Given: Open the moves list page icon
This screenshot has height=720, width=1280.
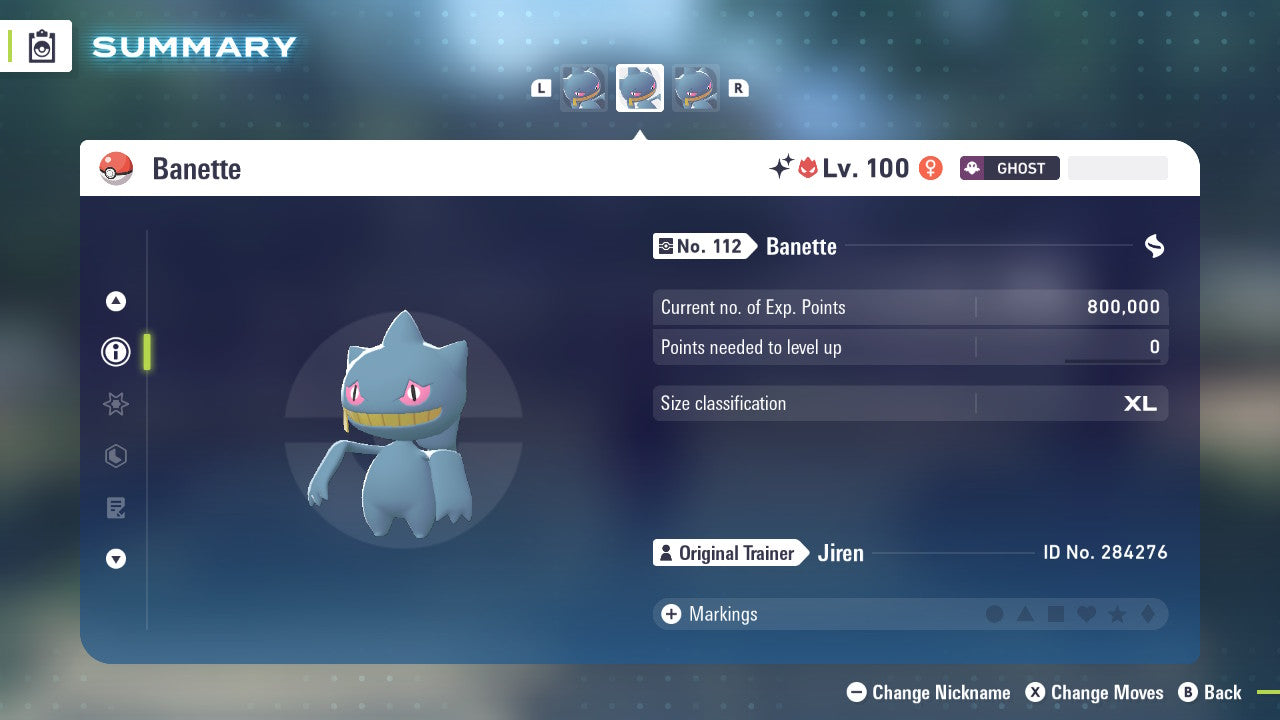Looking at the screenshot, I should [x=115, y=508].
